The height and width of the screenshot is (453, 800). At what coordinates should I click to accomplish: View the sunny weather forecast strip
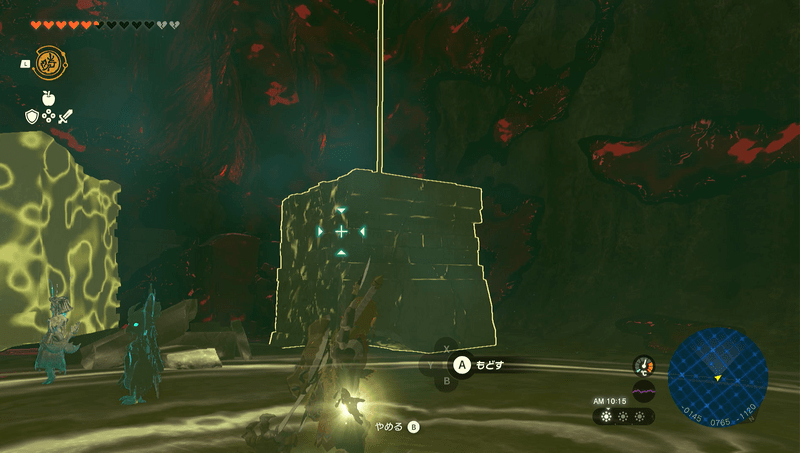pyautogui.click(x=624, y=415)
